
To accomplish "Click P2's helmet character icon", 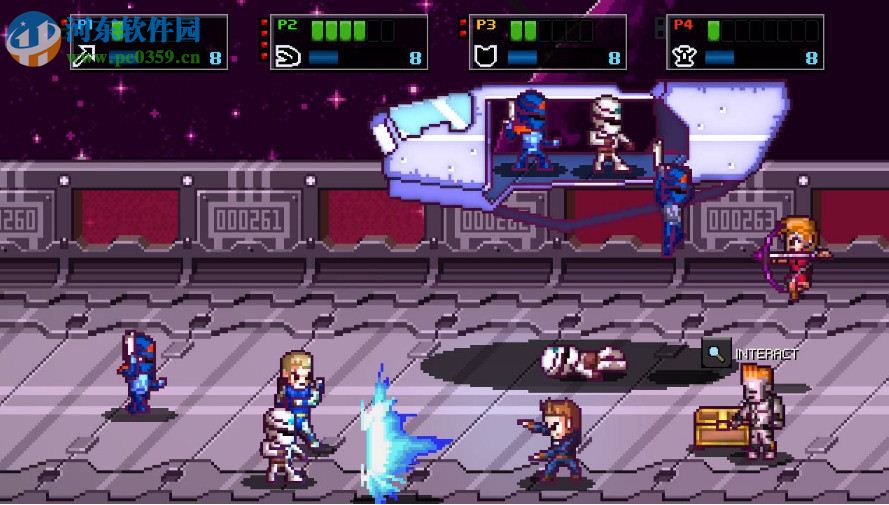I will coord(285,56).
